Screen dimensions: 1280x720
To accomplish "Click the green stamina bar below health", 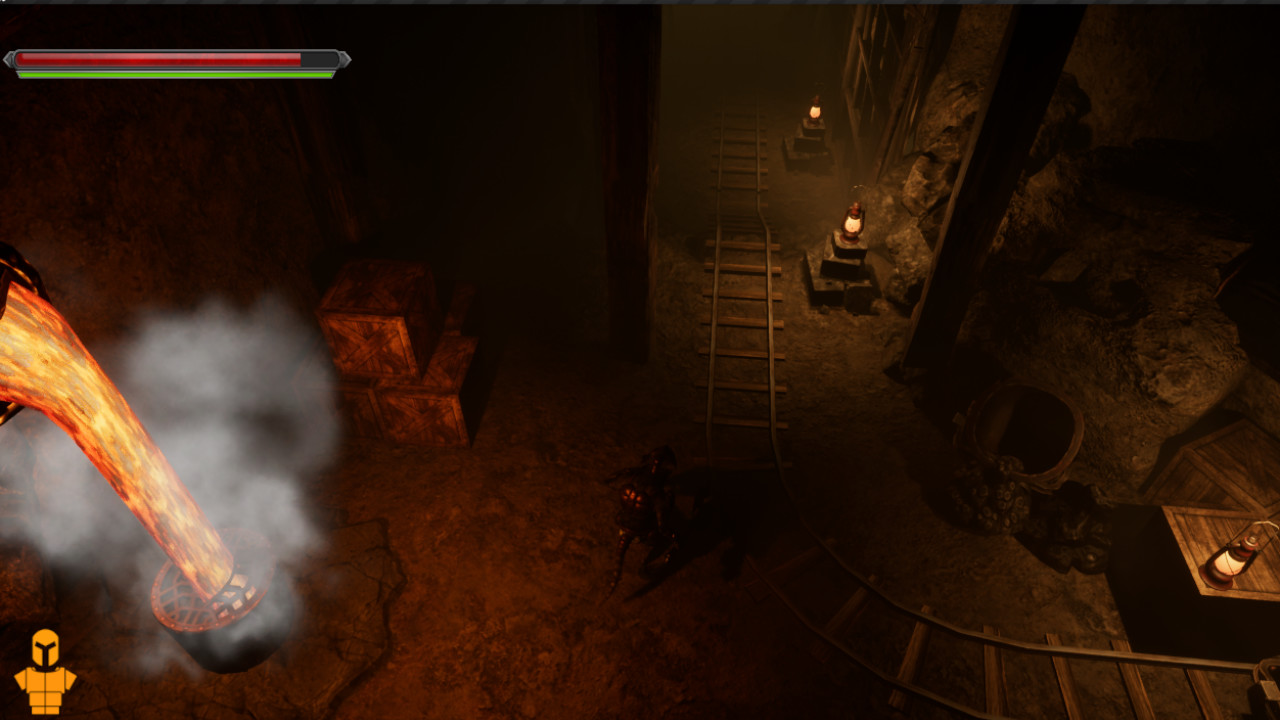I will (170, 72).
